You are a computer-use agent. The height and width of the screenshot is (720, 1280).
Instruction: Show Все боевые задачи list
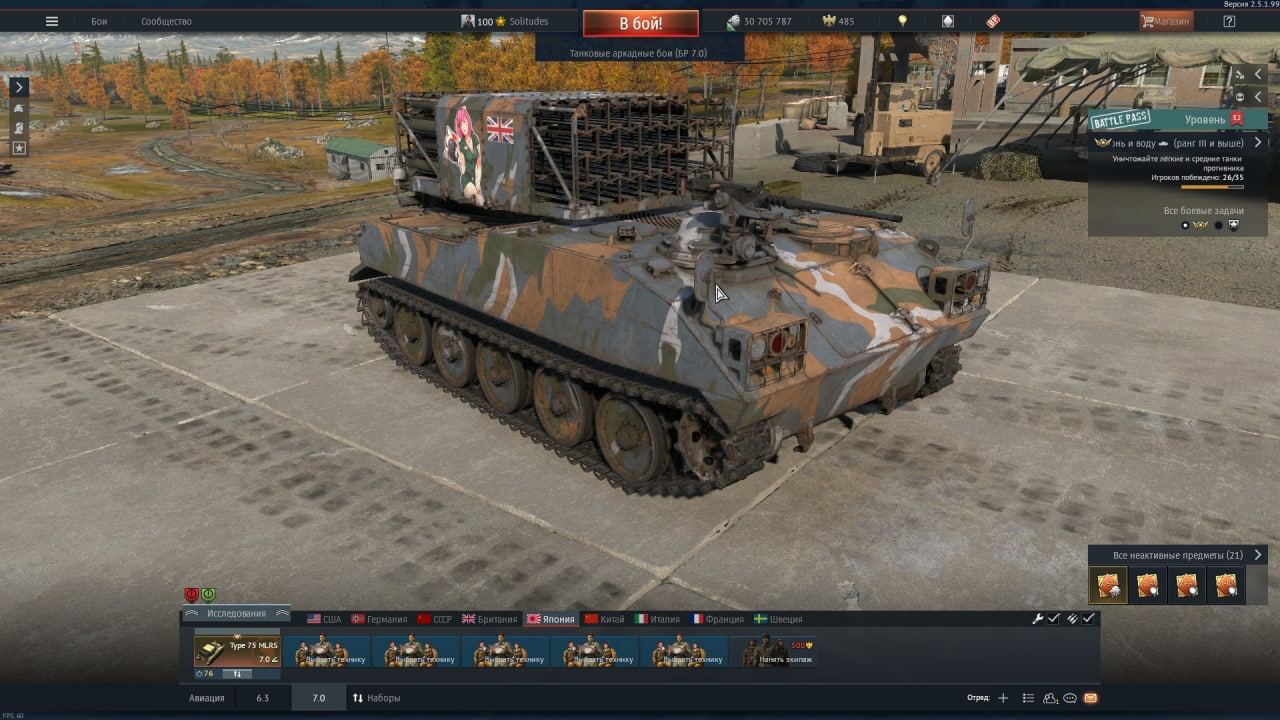click(1202, 211)
